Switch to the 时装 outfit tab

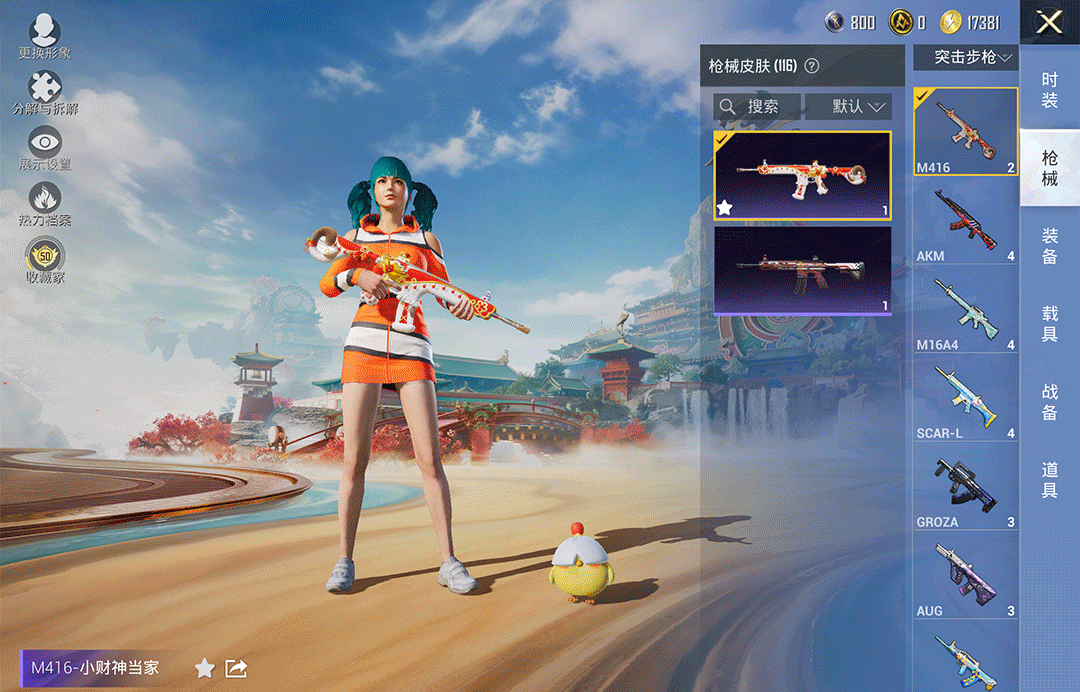coord(1049,90)
